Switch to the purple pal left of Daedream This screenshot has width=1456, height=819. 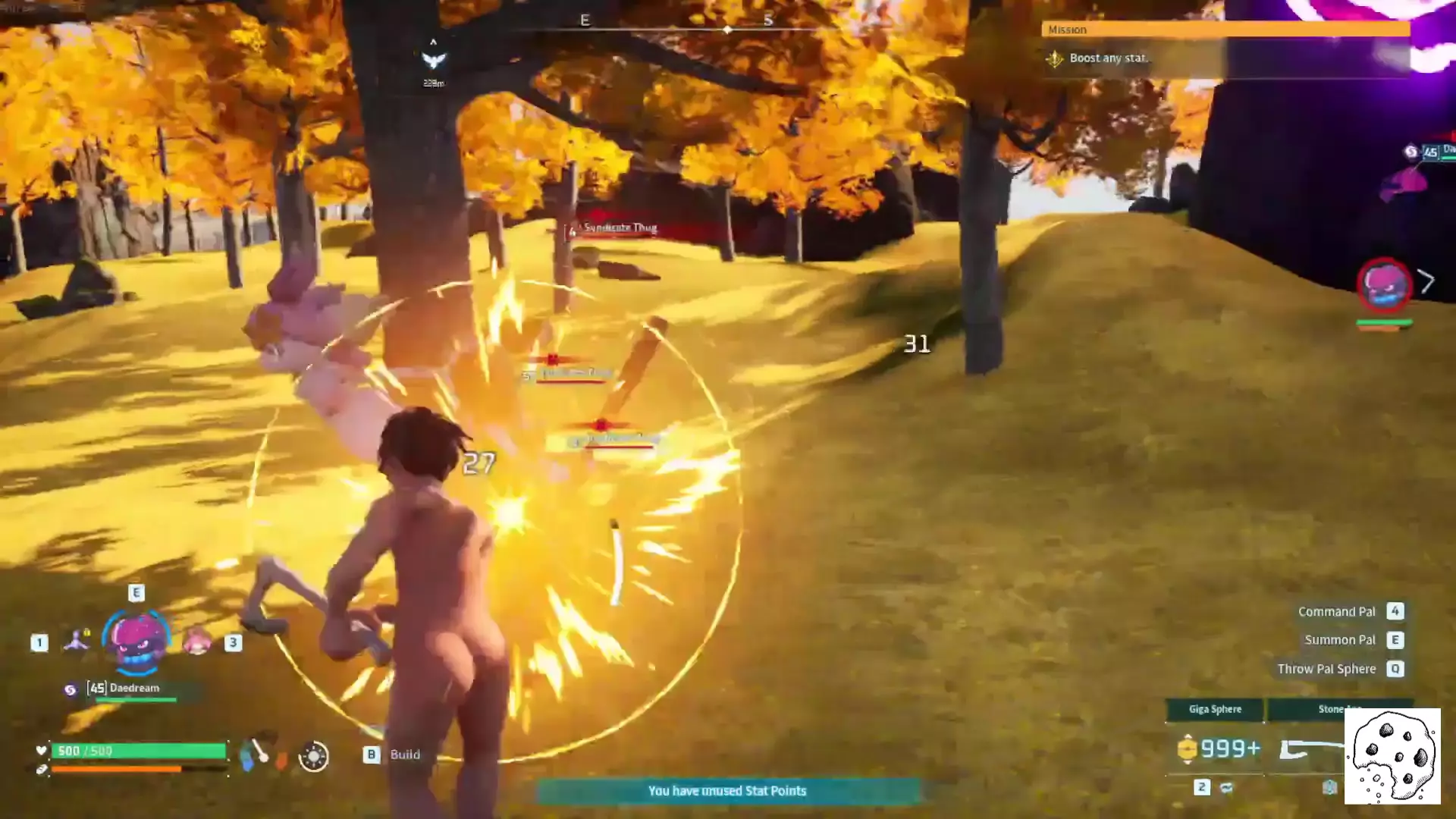(x=77, y=642)
